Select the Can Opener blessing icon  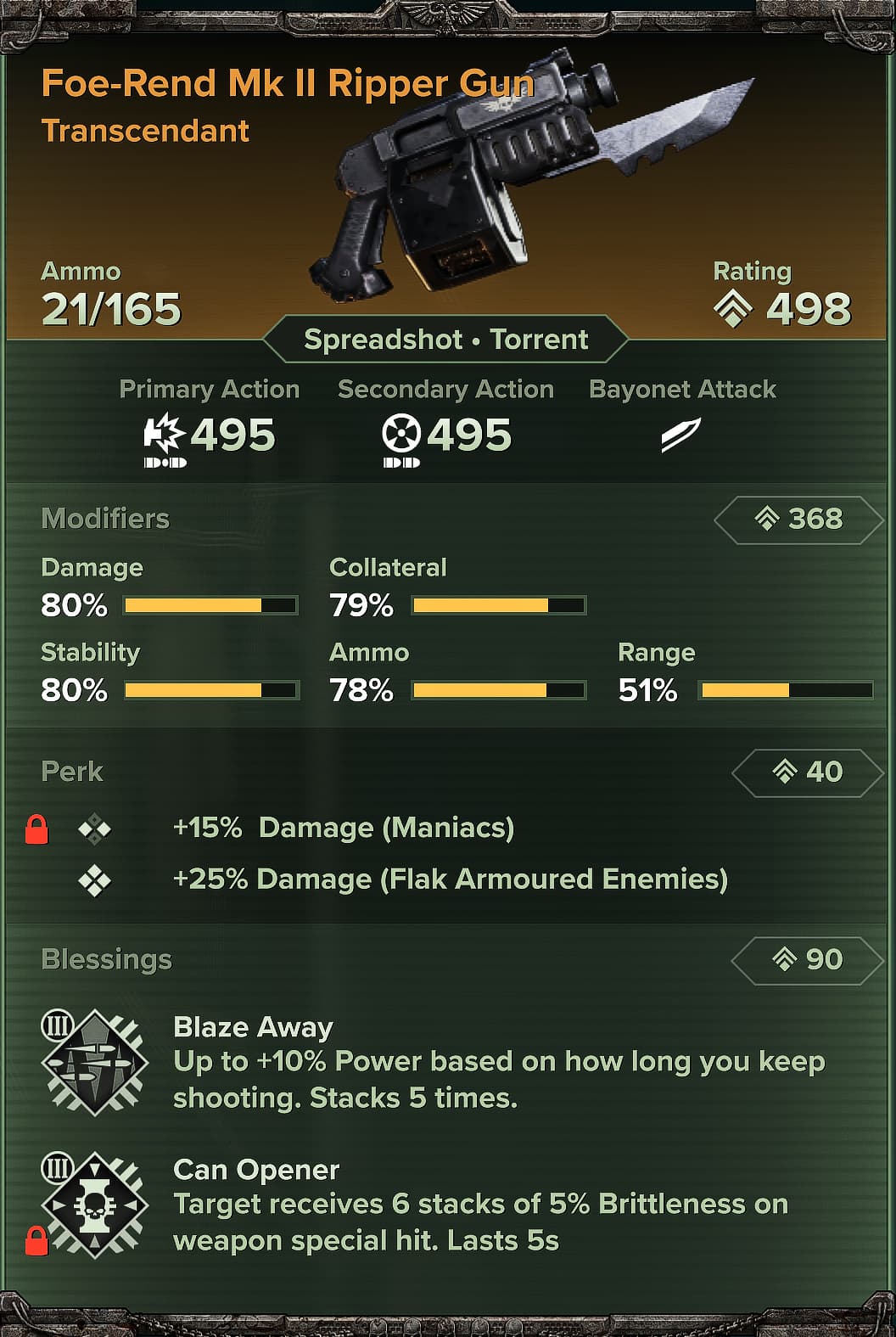pos(95,1205)
